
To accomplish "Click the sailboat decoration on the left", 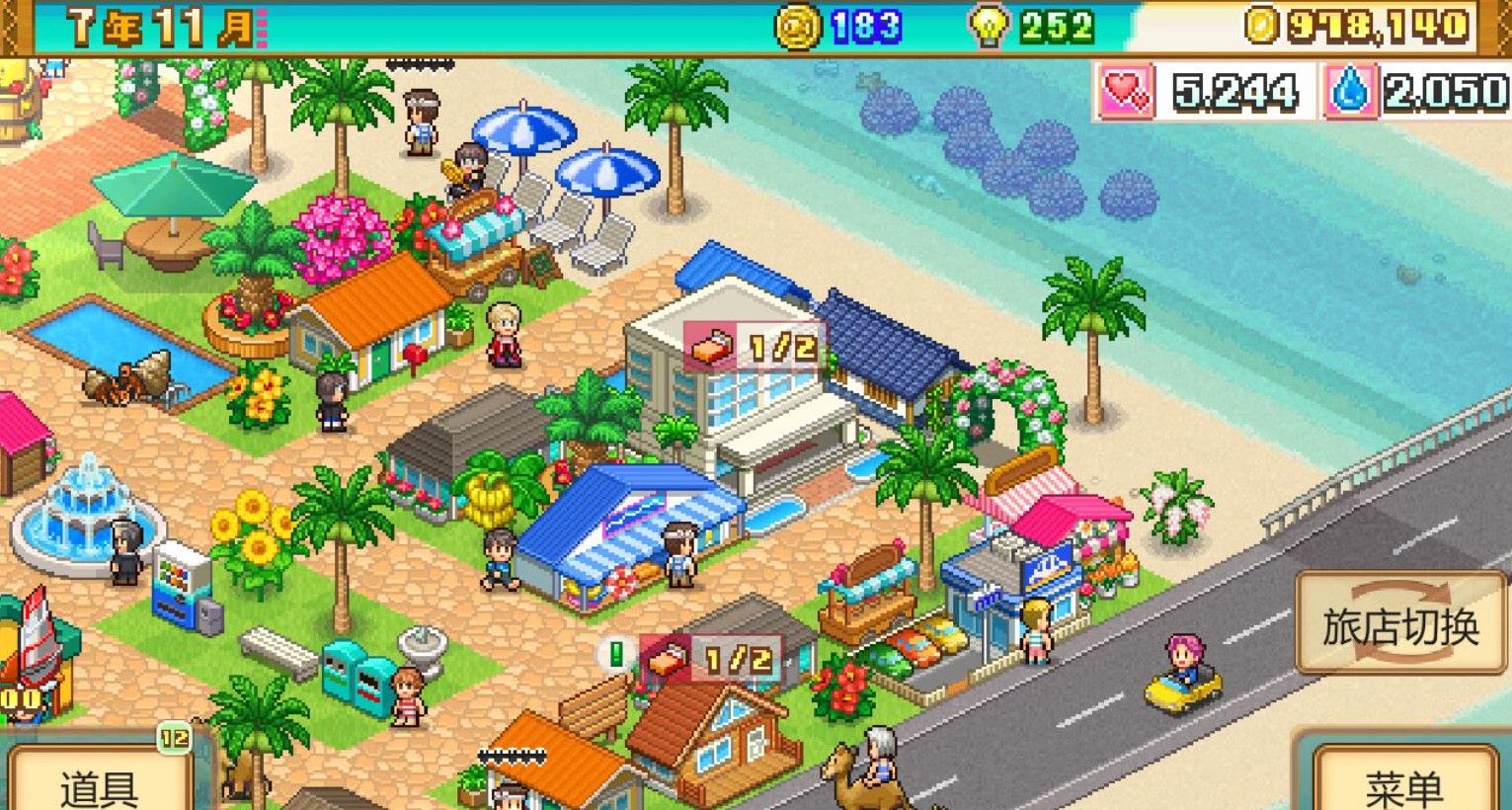I will pyautogui.click(x=37, y=642).
